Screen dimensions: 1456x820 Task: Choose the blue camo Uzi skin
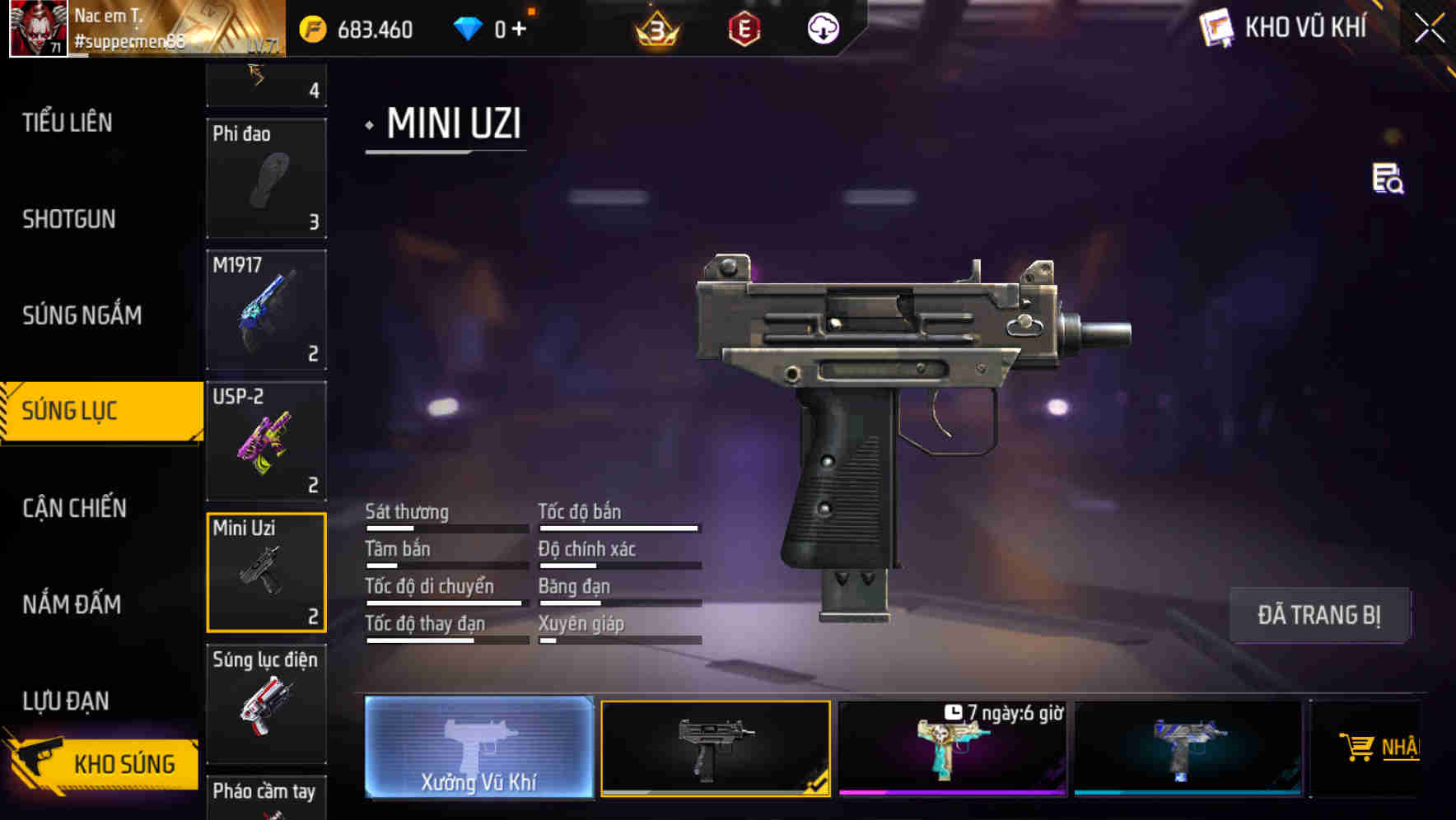click(1188, 749)
